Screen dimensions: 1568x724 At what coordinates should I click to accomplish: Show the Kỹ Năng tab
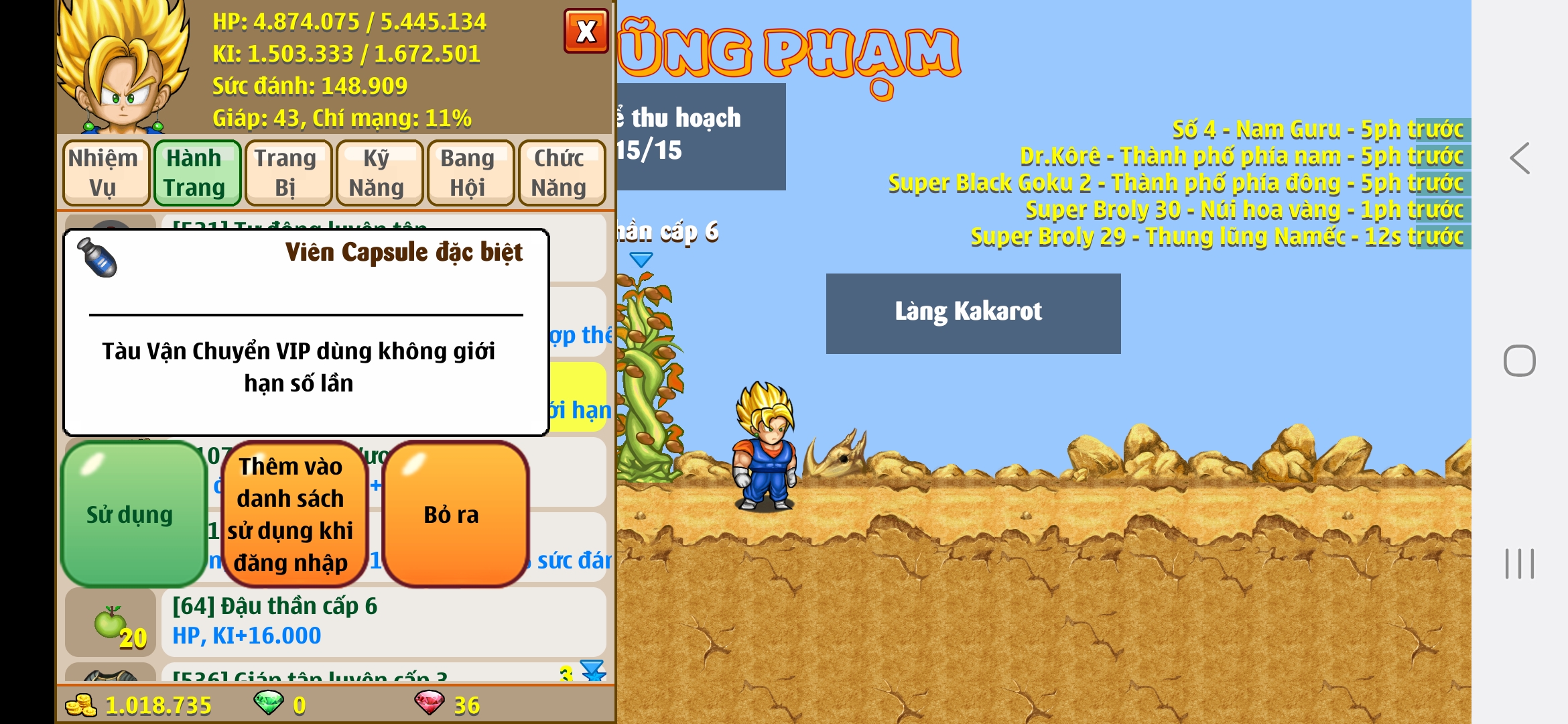coord(378,173)
